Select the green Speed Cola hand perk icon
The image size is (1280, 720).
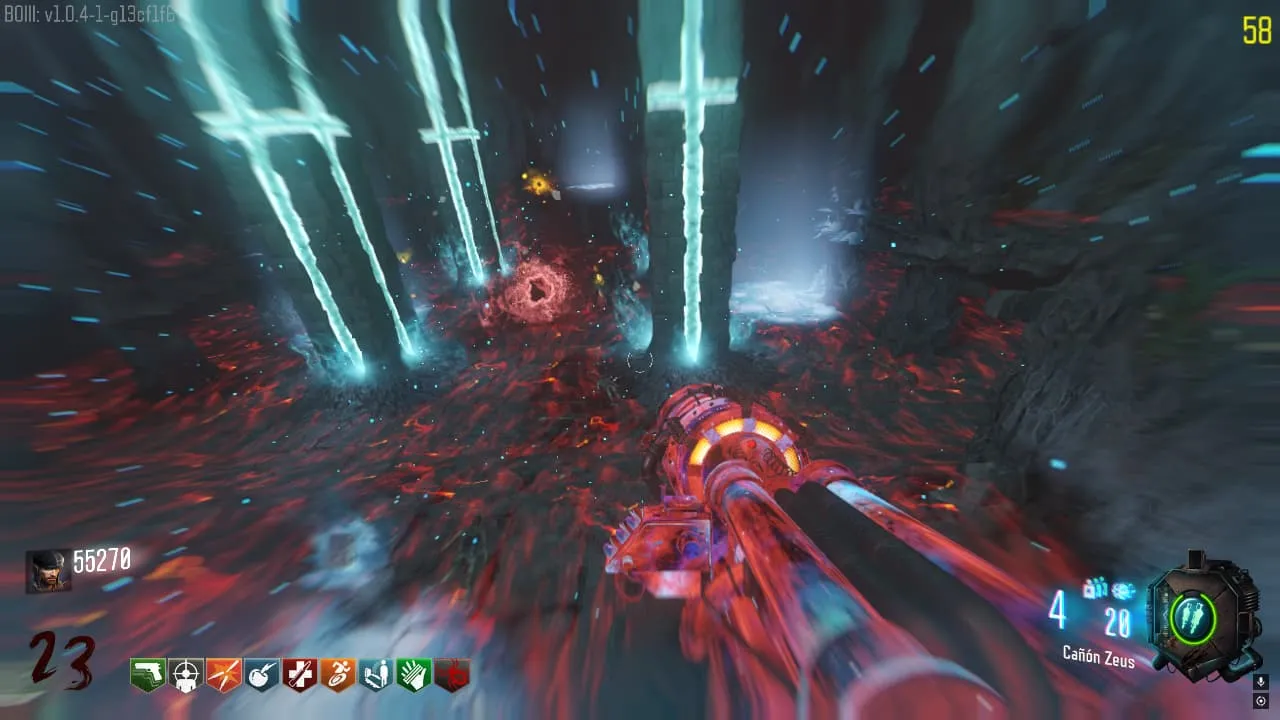coord(414,675)
